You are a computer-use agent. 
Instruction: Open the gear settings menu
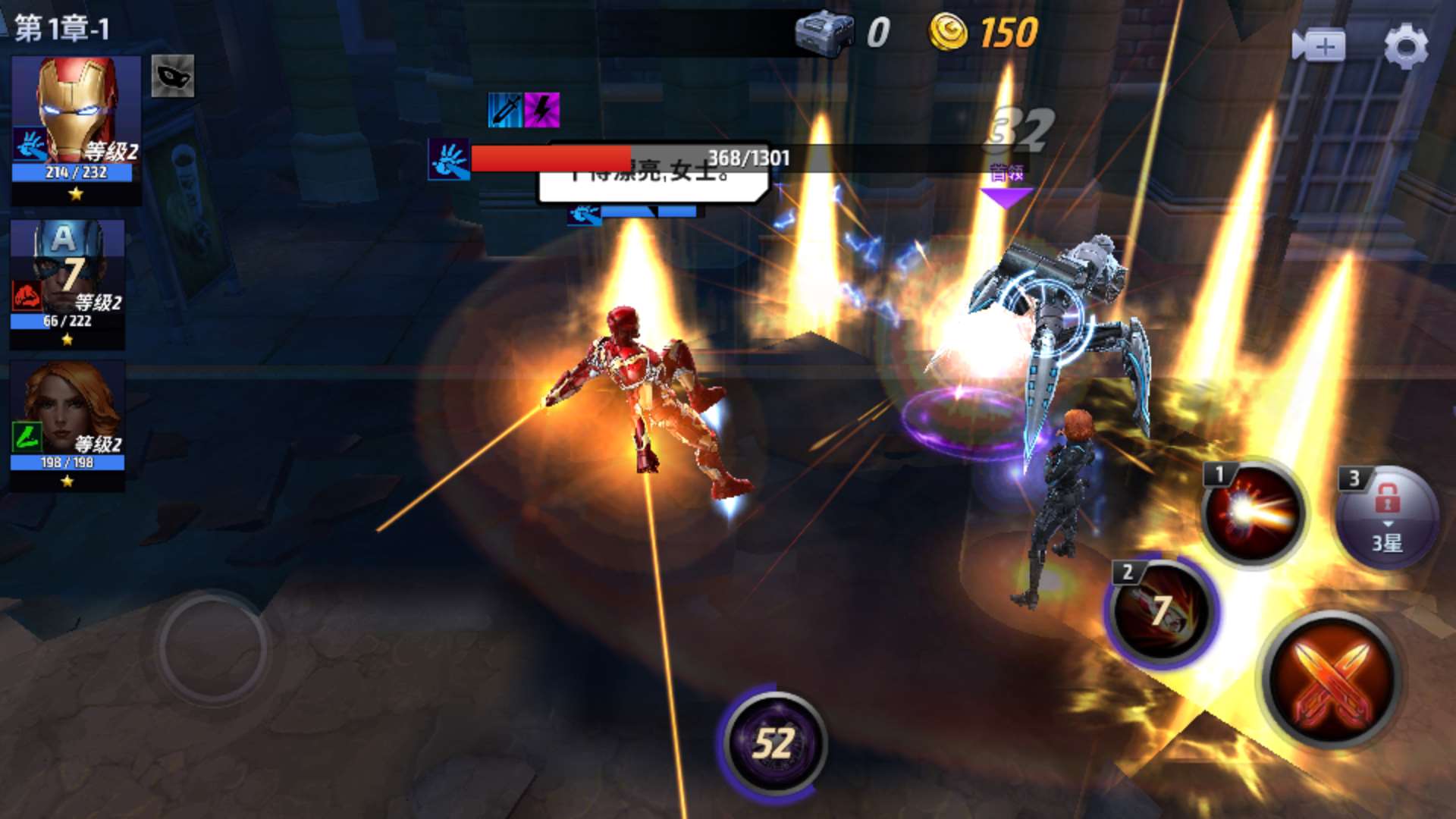coord(1405,45)
